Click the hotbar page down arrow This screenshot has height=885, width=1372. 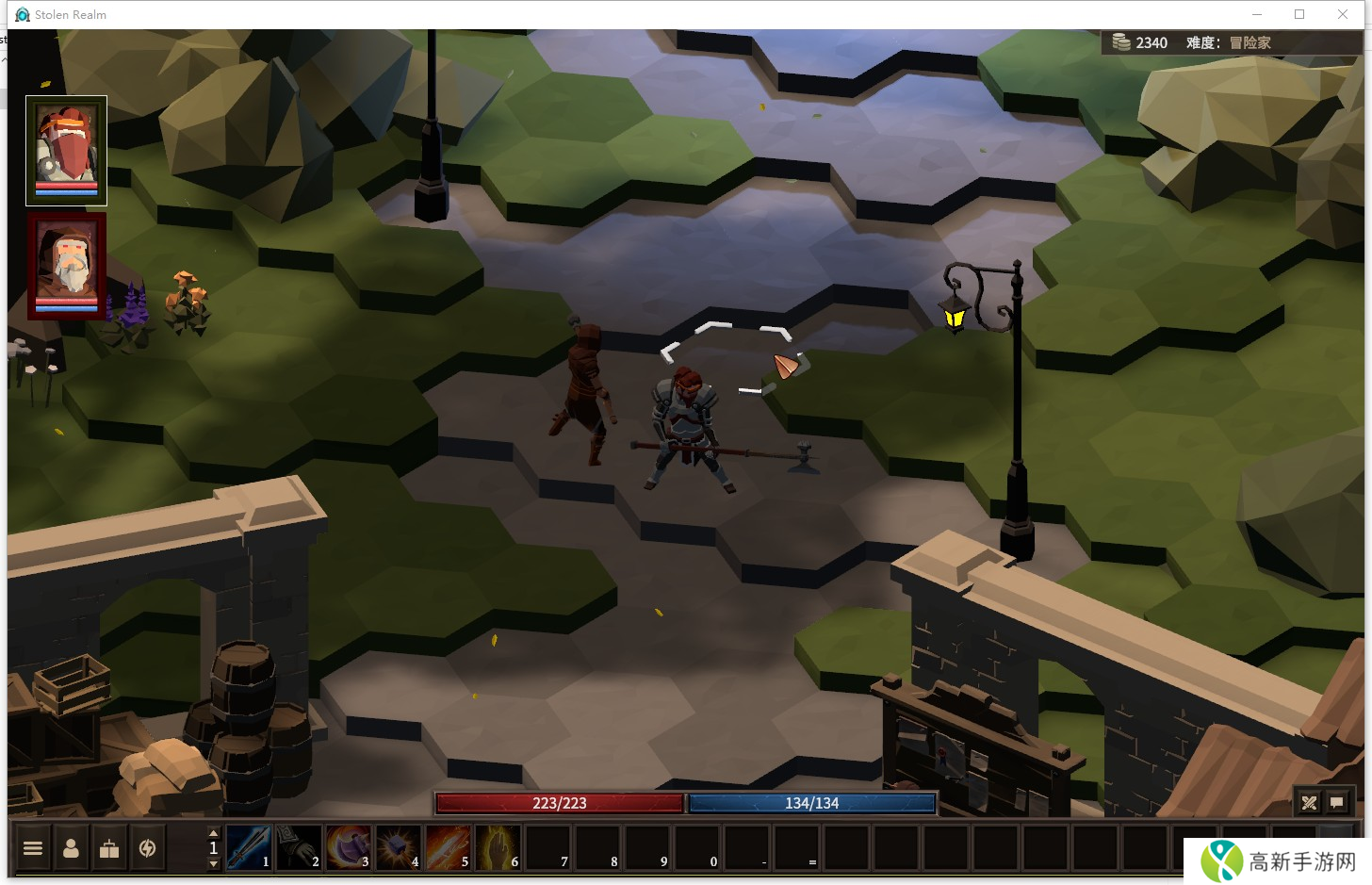(213, 863)
